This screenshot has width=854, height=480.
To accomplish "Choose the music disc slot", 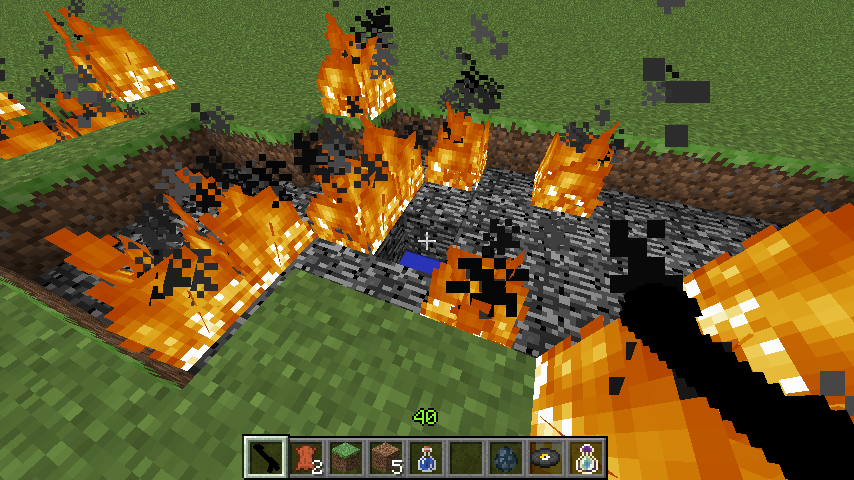I will point(547,457).
